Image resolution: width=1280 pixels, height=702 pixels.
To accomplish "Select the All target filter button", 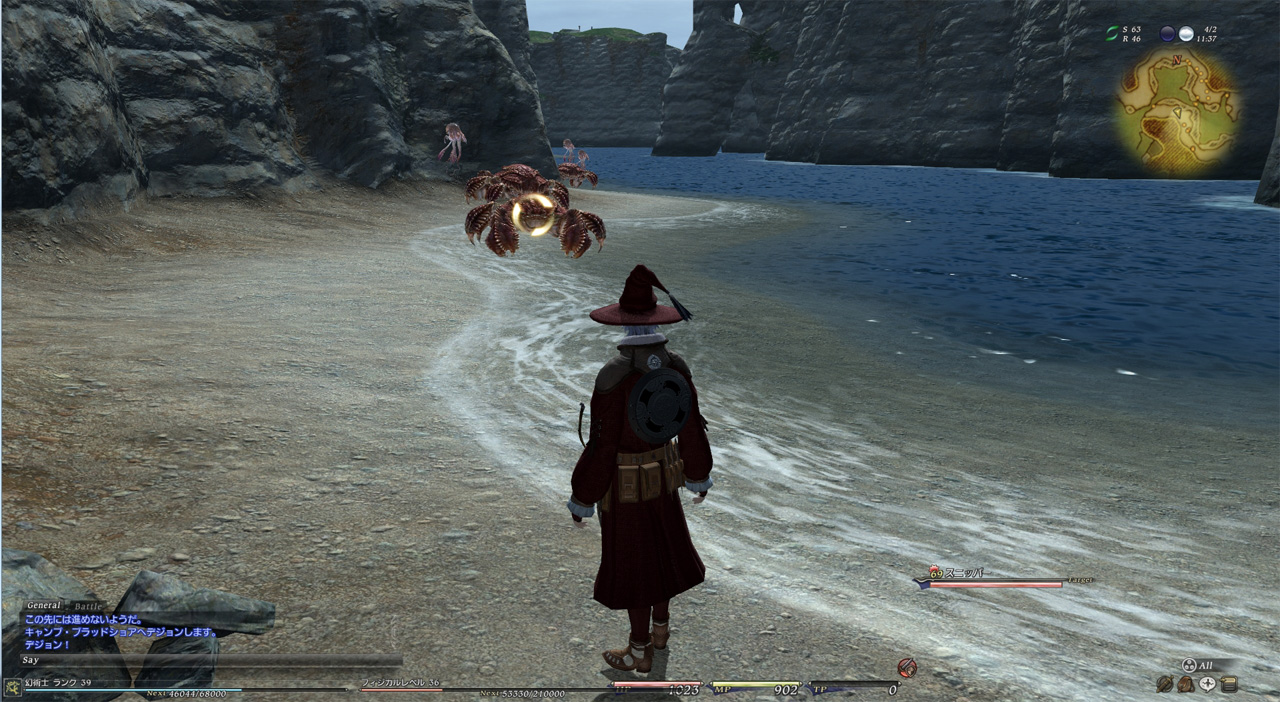I will pyautogui.click(x=1200, y=665).
